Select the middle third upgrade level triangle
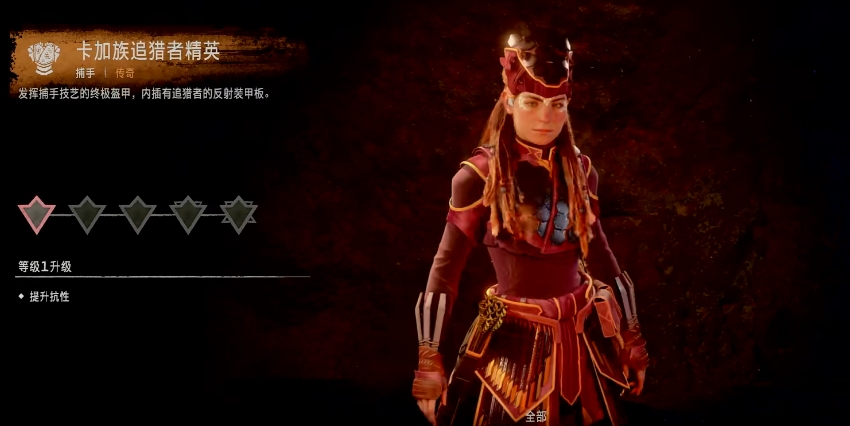Image resolution: width=850 pixels, height=426 pixels. point(137,212)
